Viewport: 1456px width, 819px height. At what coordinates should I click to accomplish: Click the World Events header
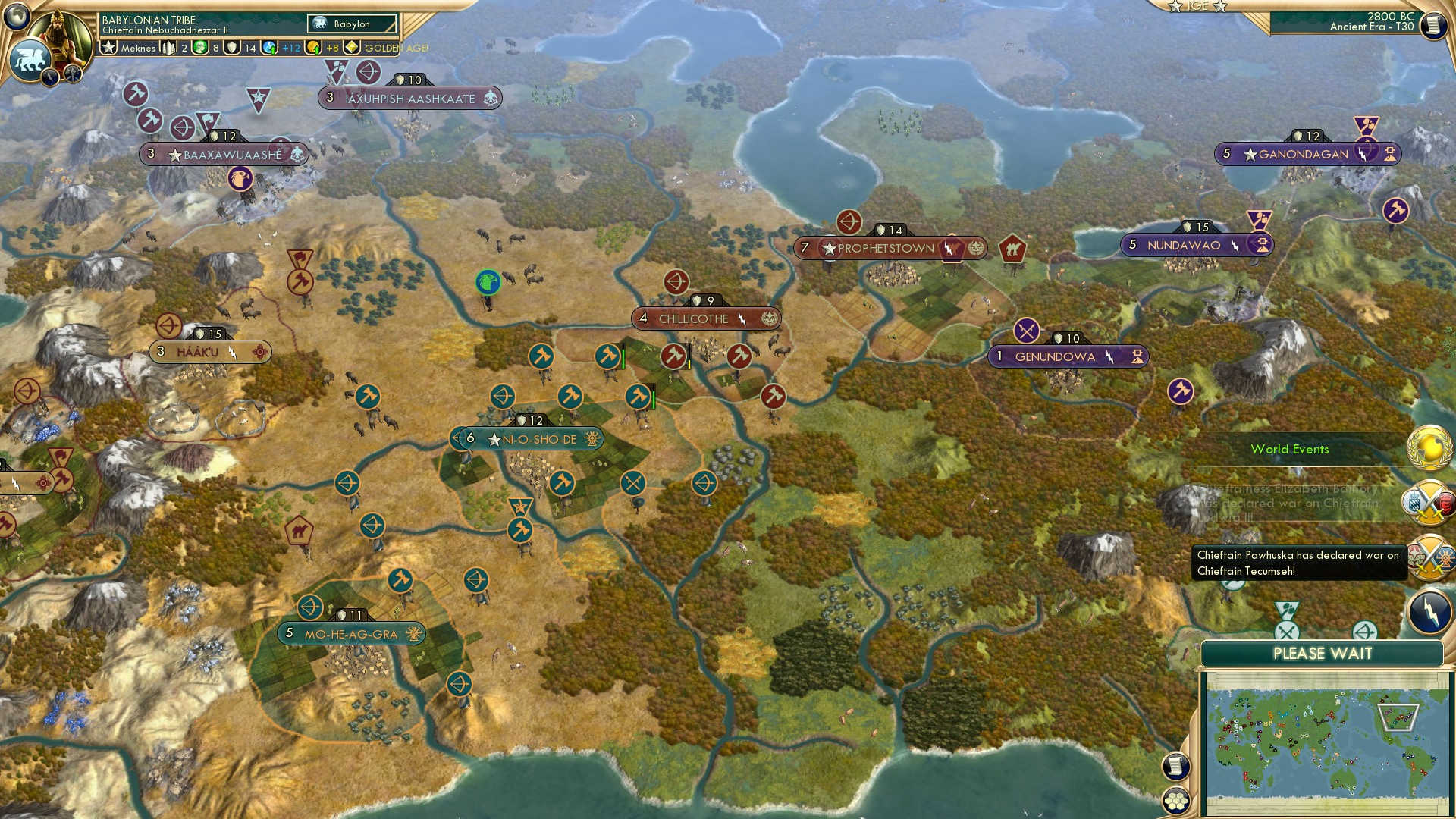point(1289,449)
